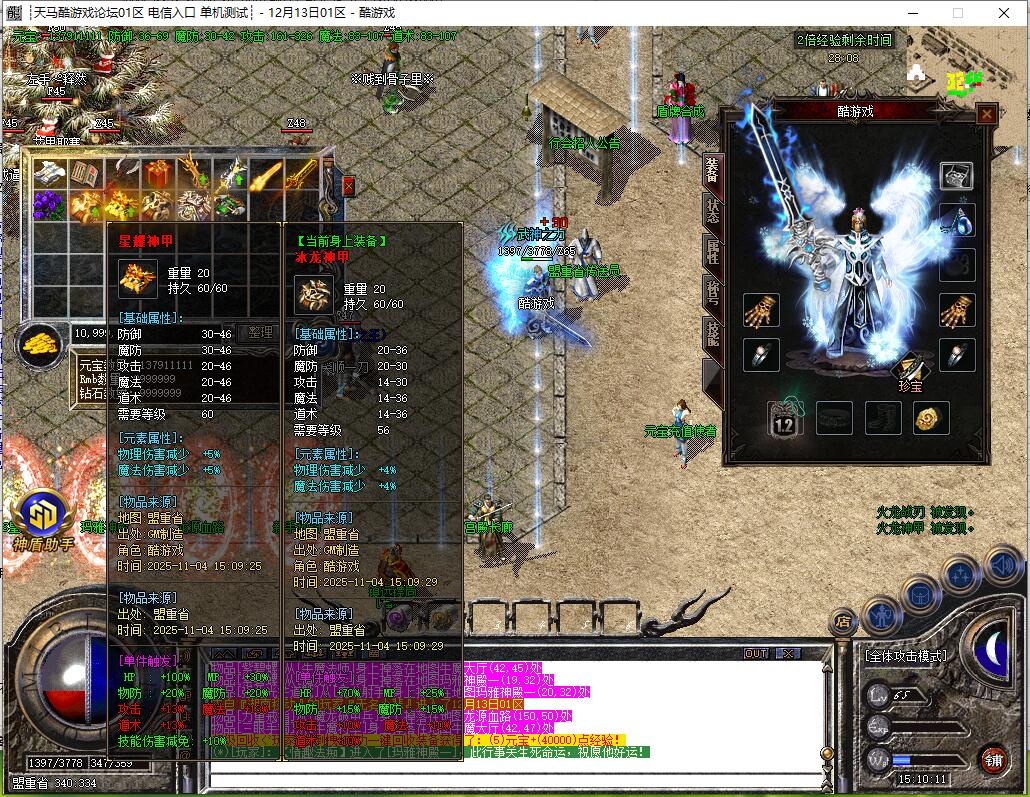Click the red gift box item
1030x797 pixels.
pos(157,175)
